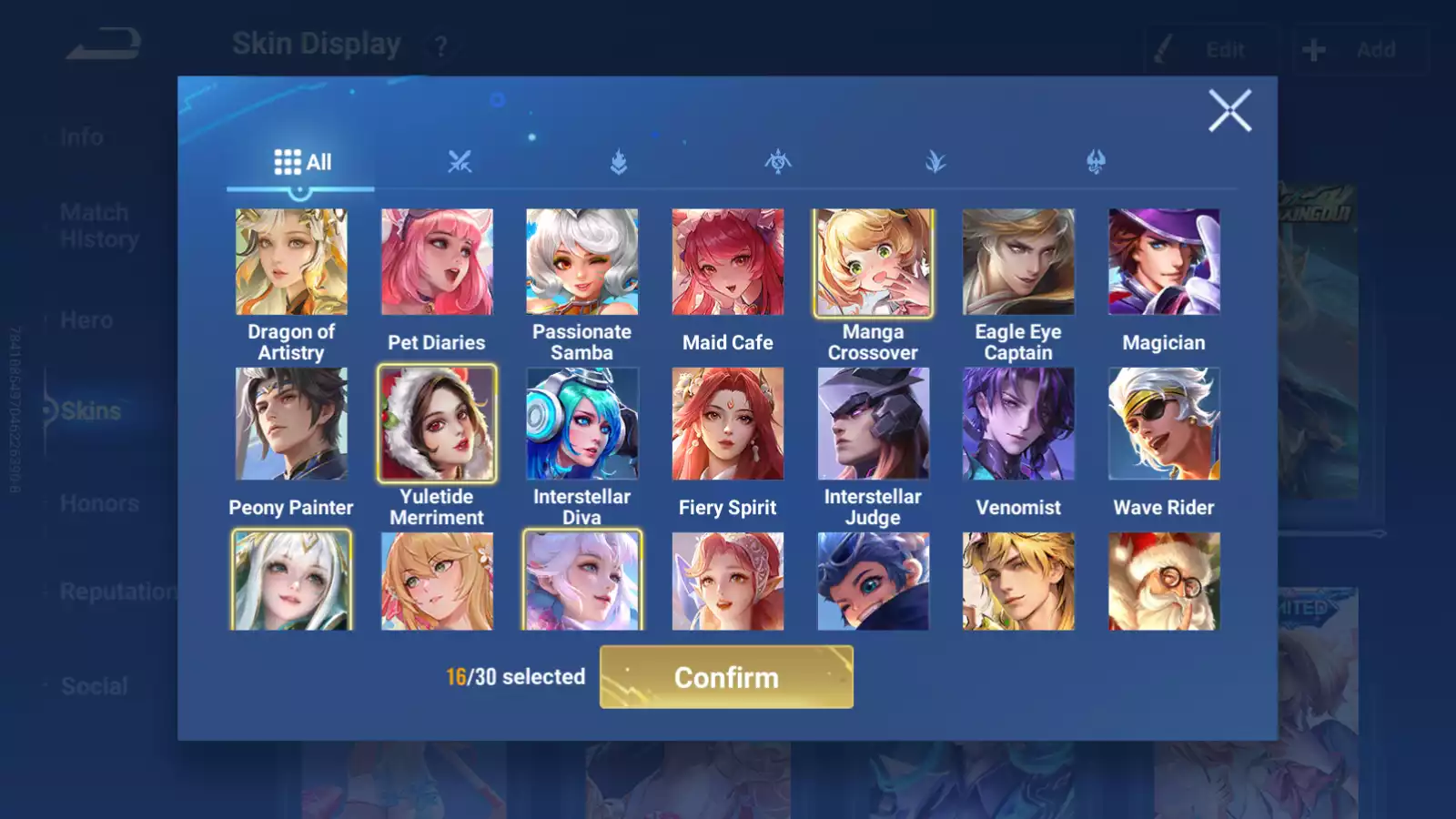The image size is (1456, 819).
Task: Select the Maid Cafe skin
Action: pyautogui.click(x=728, y=262)
